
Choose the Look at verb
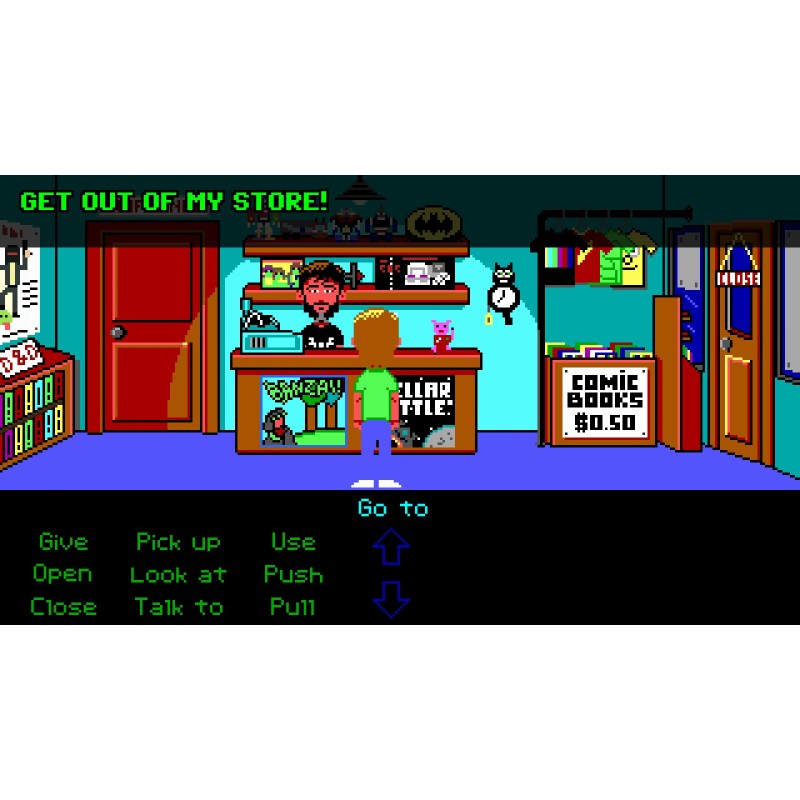tap(178, 575)
